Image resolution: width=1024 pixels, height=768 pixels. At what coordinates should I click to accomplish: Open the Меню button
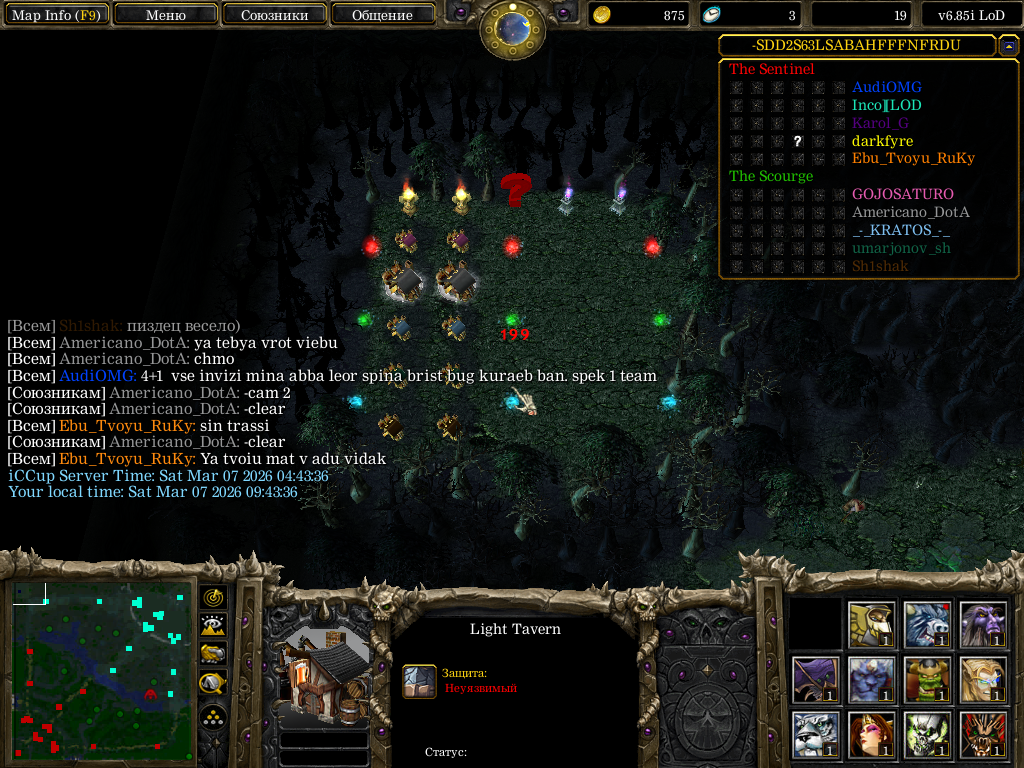(x=165, y=15)
